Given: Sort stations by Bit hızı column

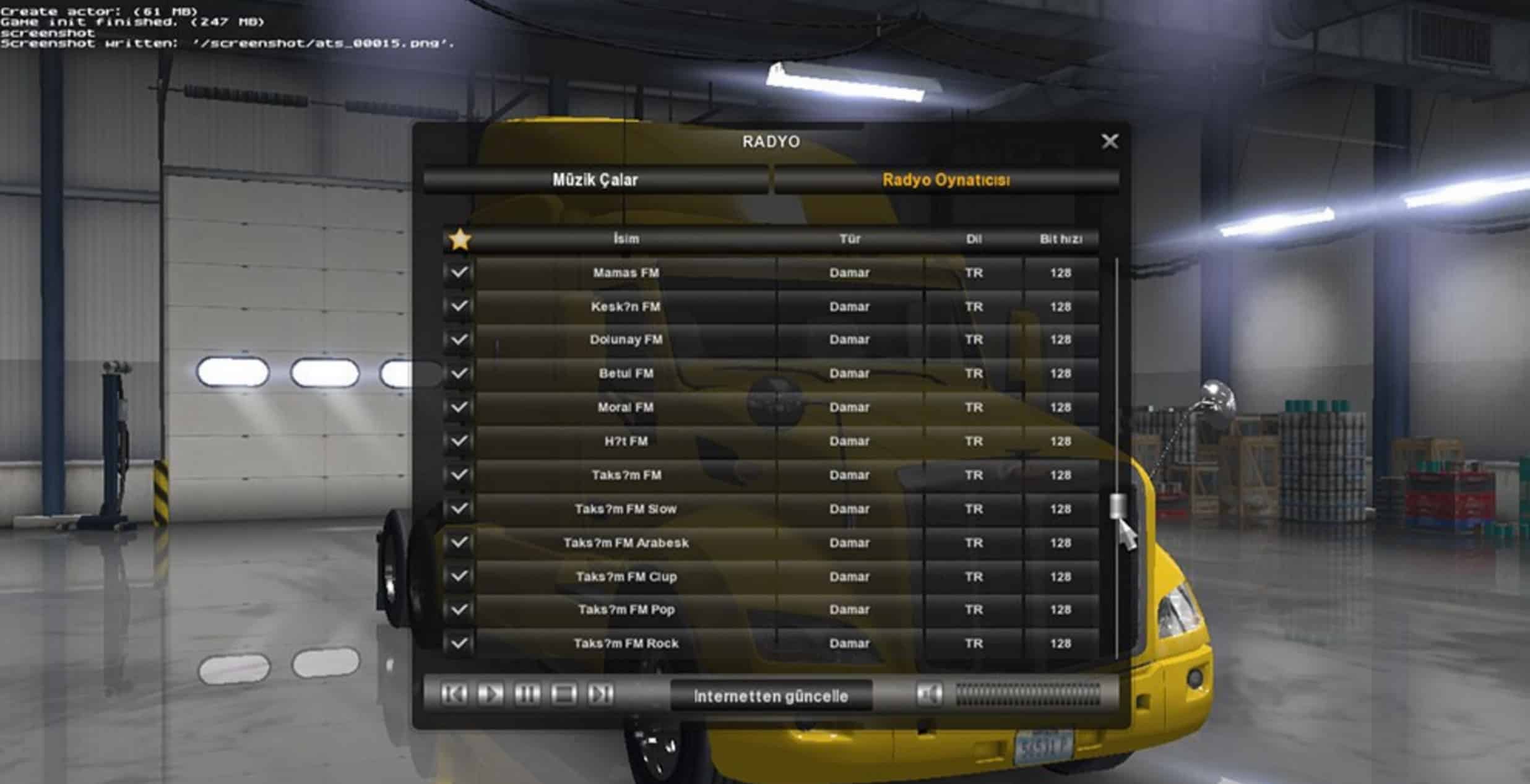Looking at the screenshot, I should click(1060, 239).
